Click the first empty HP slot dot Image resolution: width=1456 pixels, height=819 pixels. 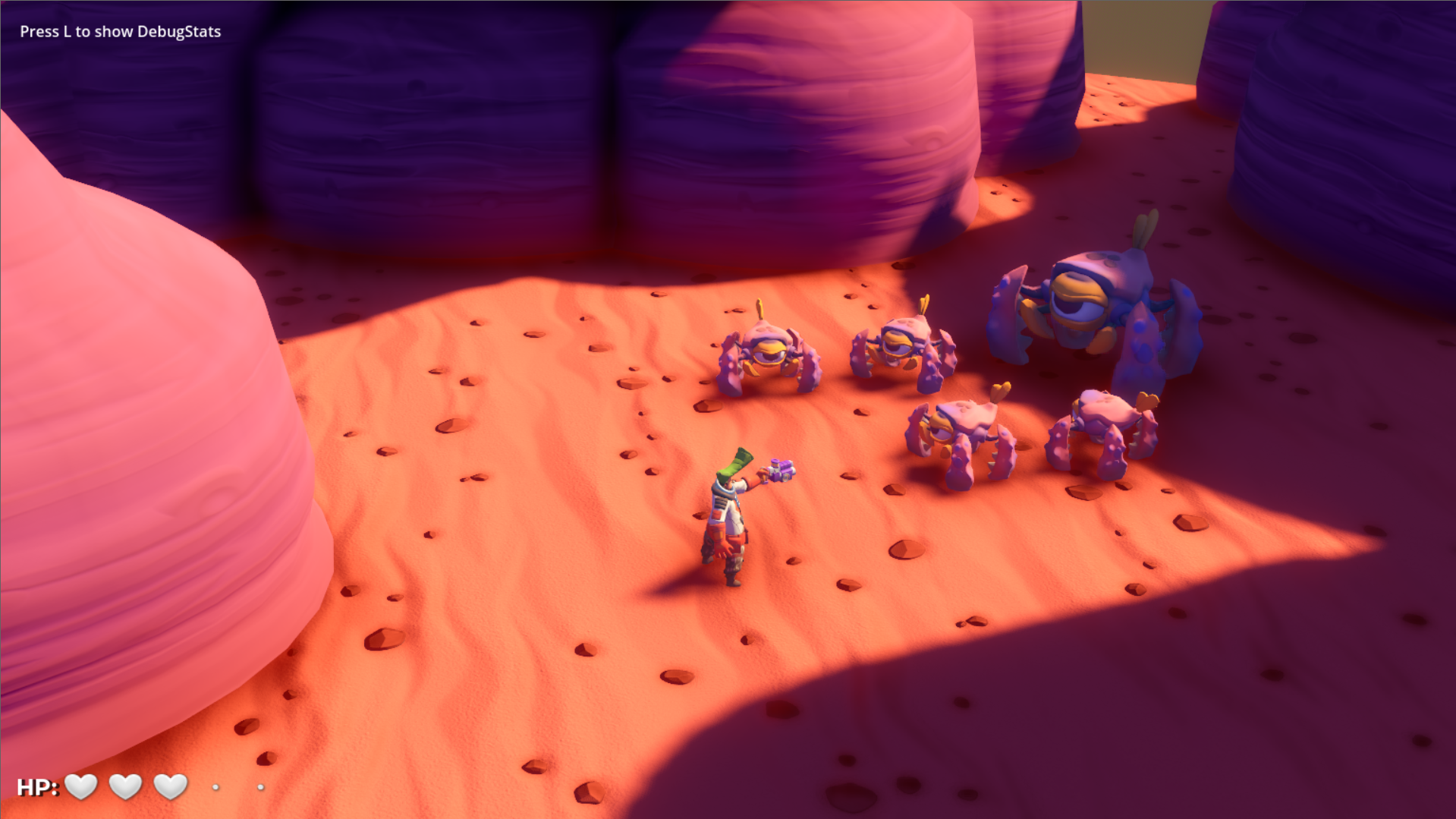pyautogui.click(x=216, y=788)
